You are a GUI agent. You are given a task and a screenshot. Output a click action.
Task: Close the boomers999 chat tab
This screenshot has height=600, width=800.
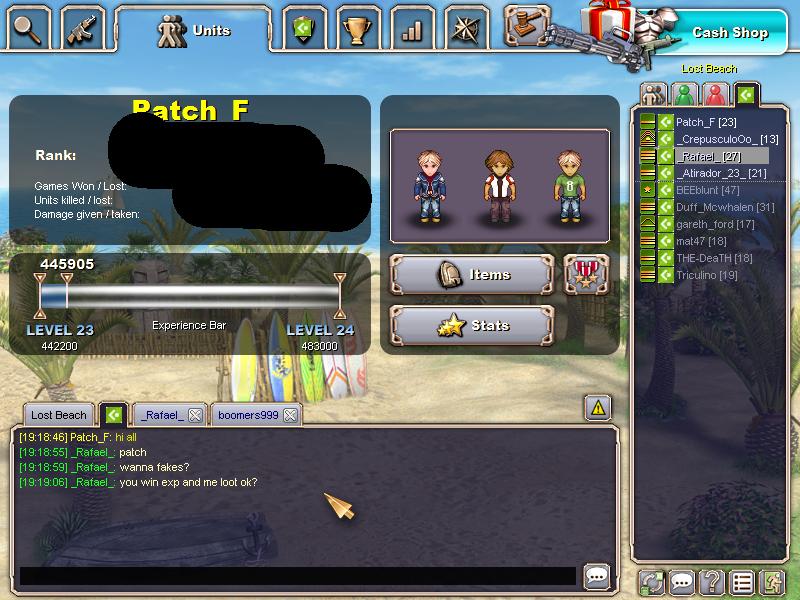coord(290,415)
